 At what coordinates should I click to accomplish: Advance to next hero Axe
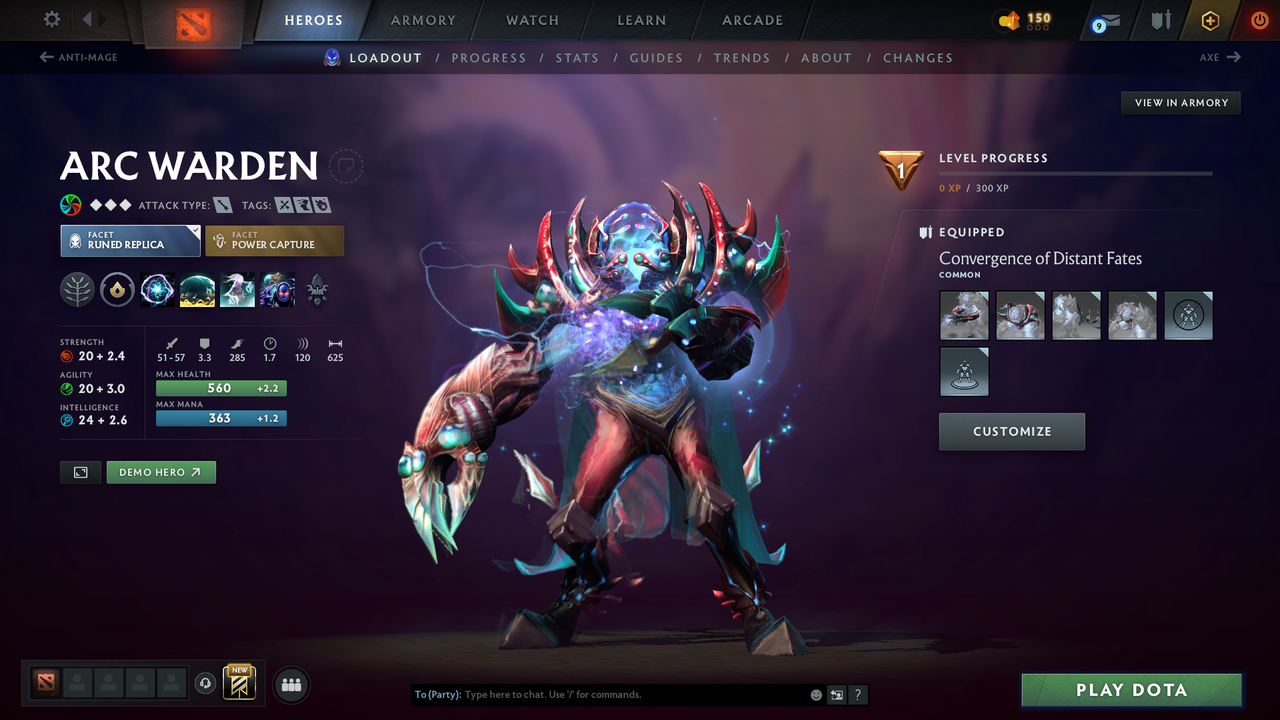click(x=1218, y=57)
